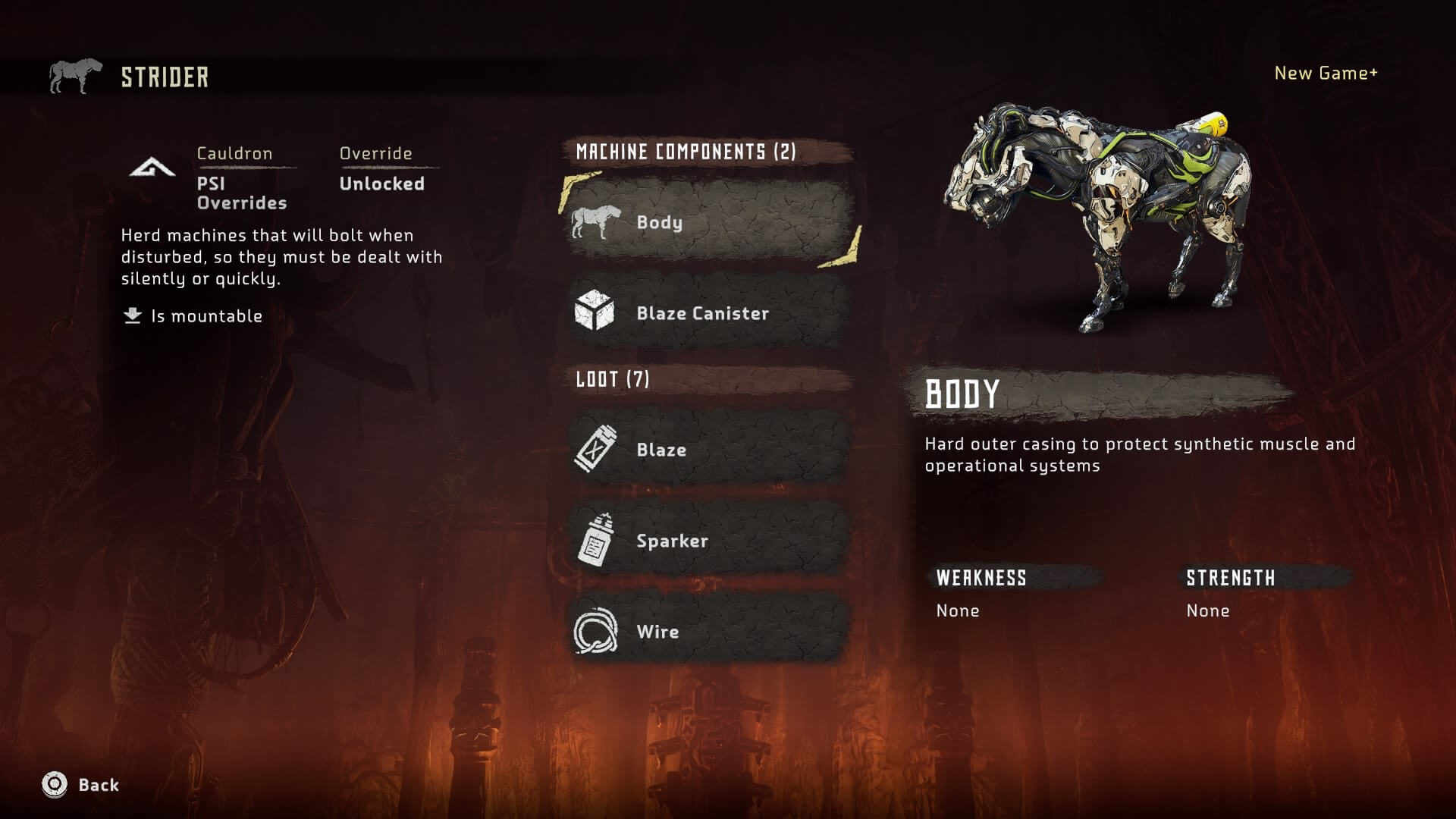Open the Sparker loot entry
The width and height of the screenshot is (1456, 819).
[709, 540]
